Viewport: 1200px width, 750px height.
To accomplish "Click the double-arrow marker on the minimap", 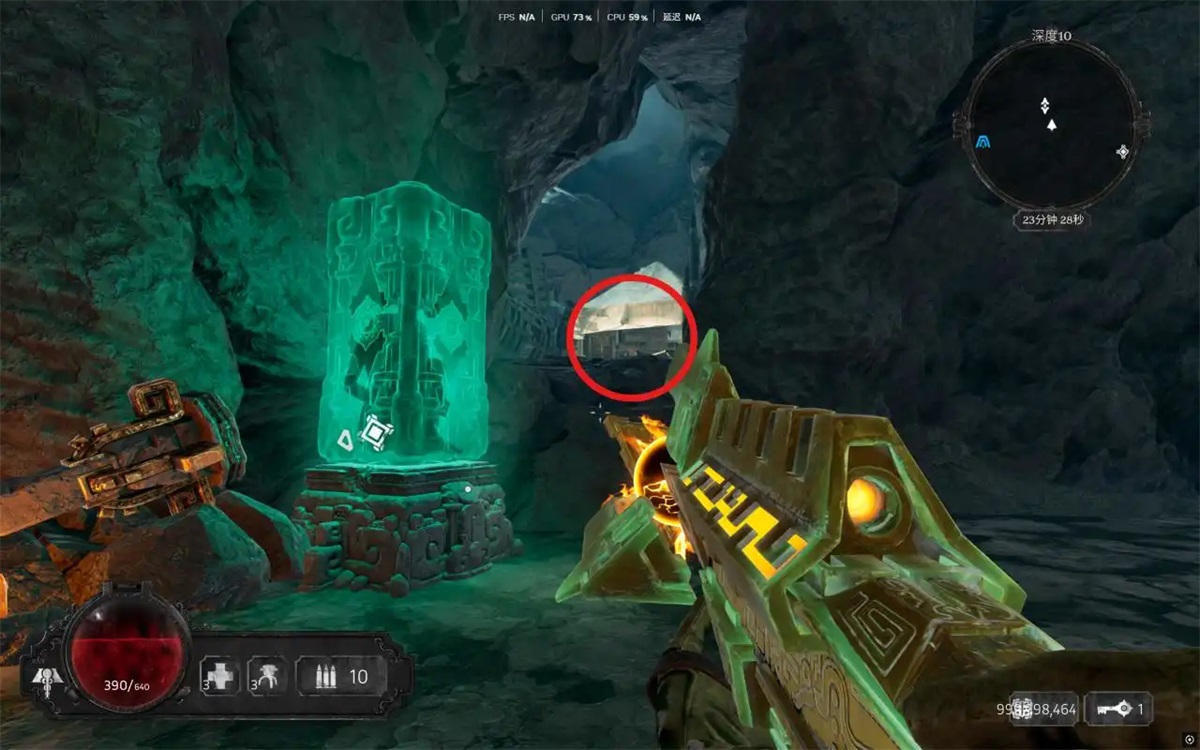I will click(x=1045, y=105).
